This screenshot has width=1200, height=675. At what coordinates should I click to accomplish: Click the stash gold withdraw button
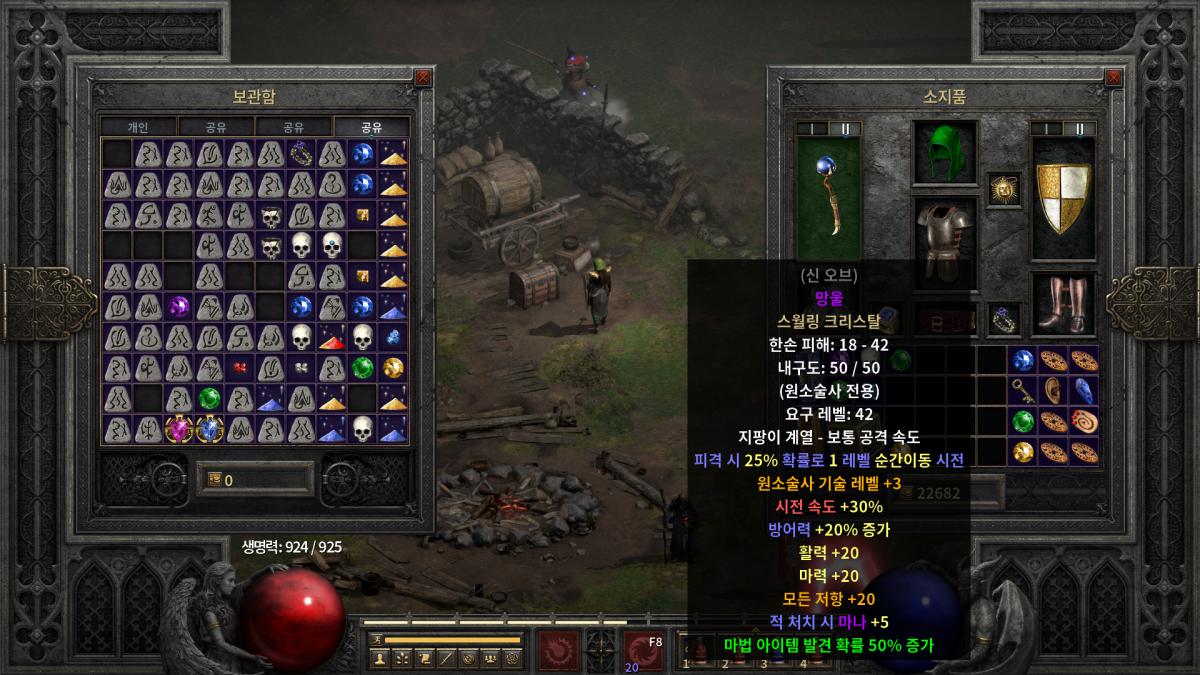[x=213, y=480]
